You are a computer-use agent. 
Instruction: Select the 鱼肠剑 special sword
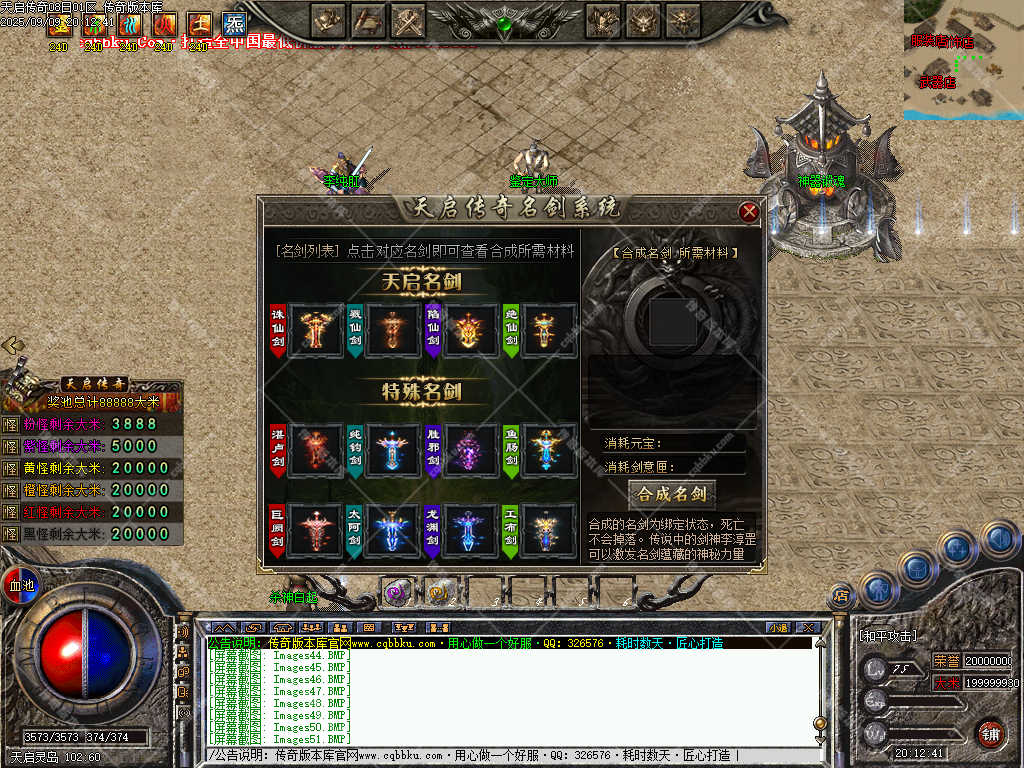[x=548, y=448]
